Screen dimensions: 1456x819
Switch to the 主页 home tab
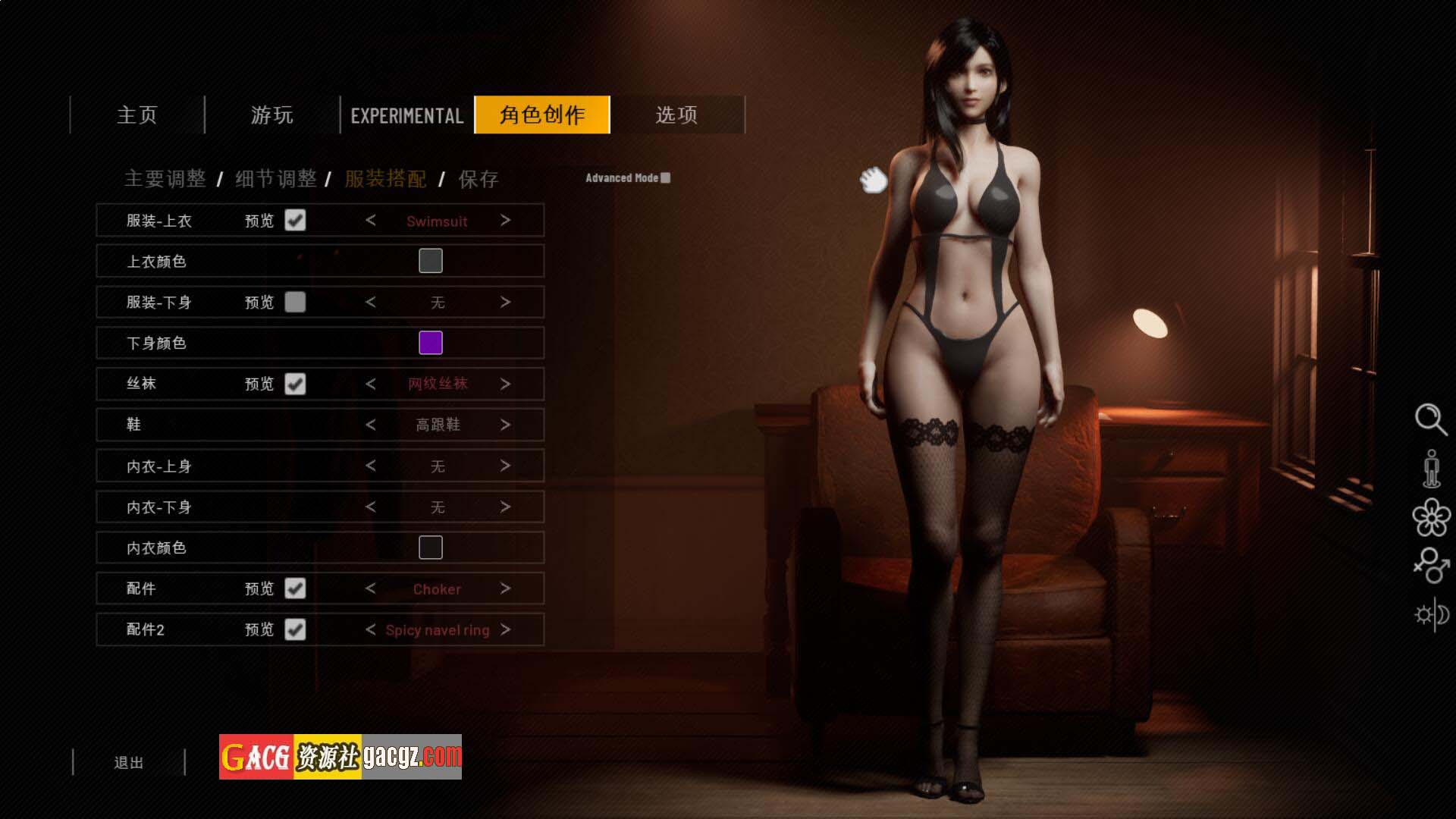(x=137, y=115)
